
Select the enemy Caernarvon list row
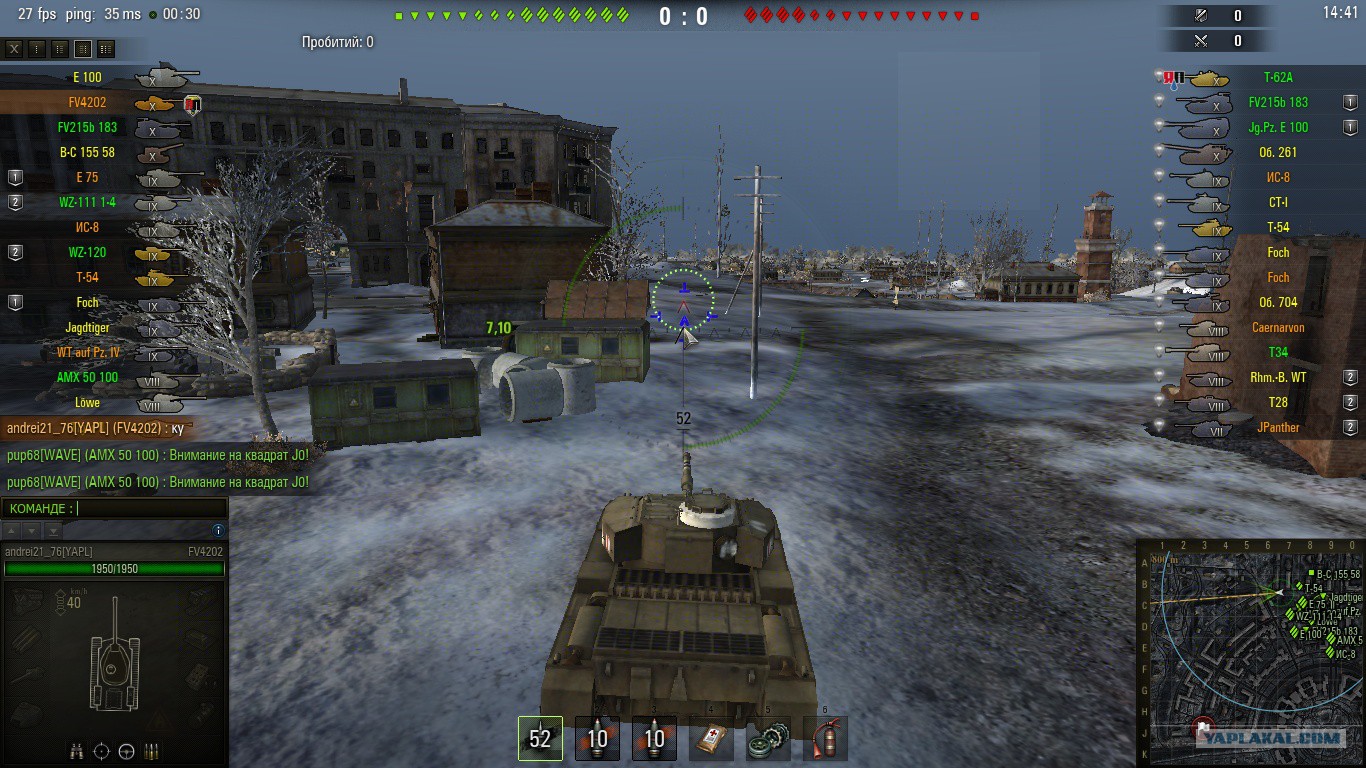(x=1277, y=327)
